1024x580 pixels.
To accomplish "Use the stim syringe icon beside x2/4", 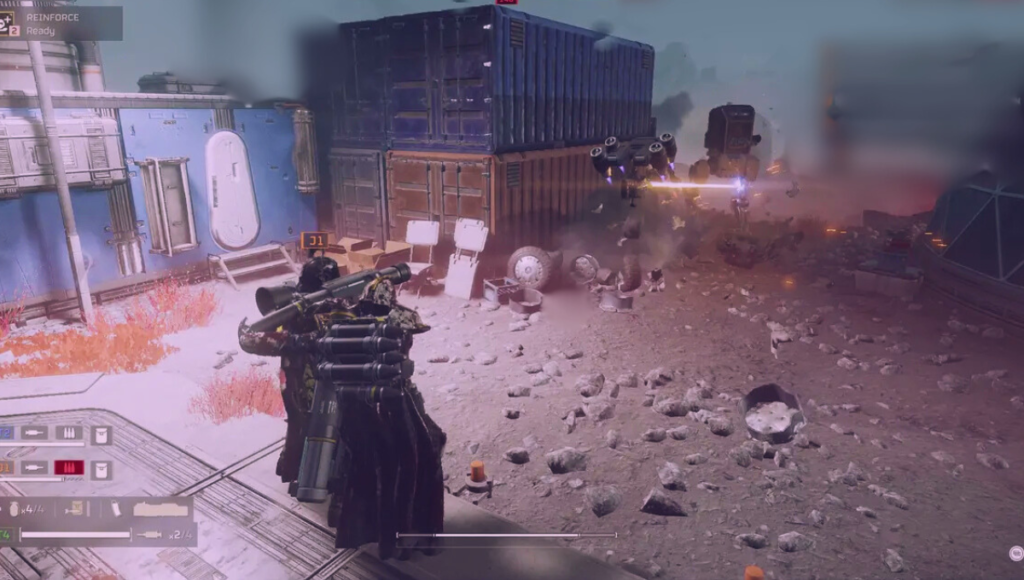I will 151,535.
